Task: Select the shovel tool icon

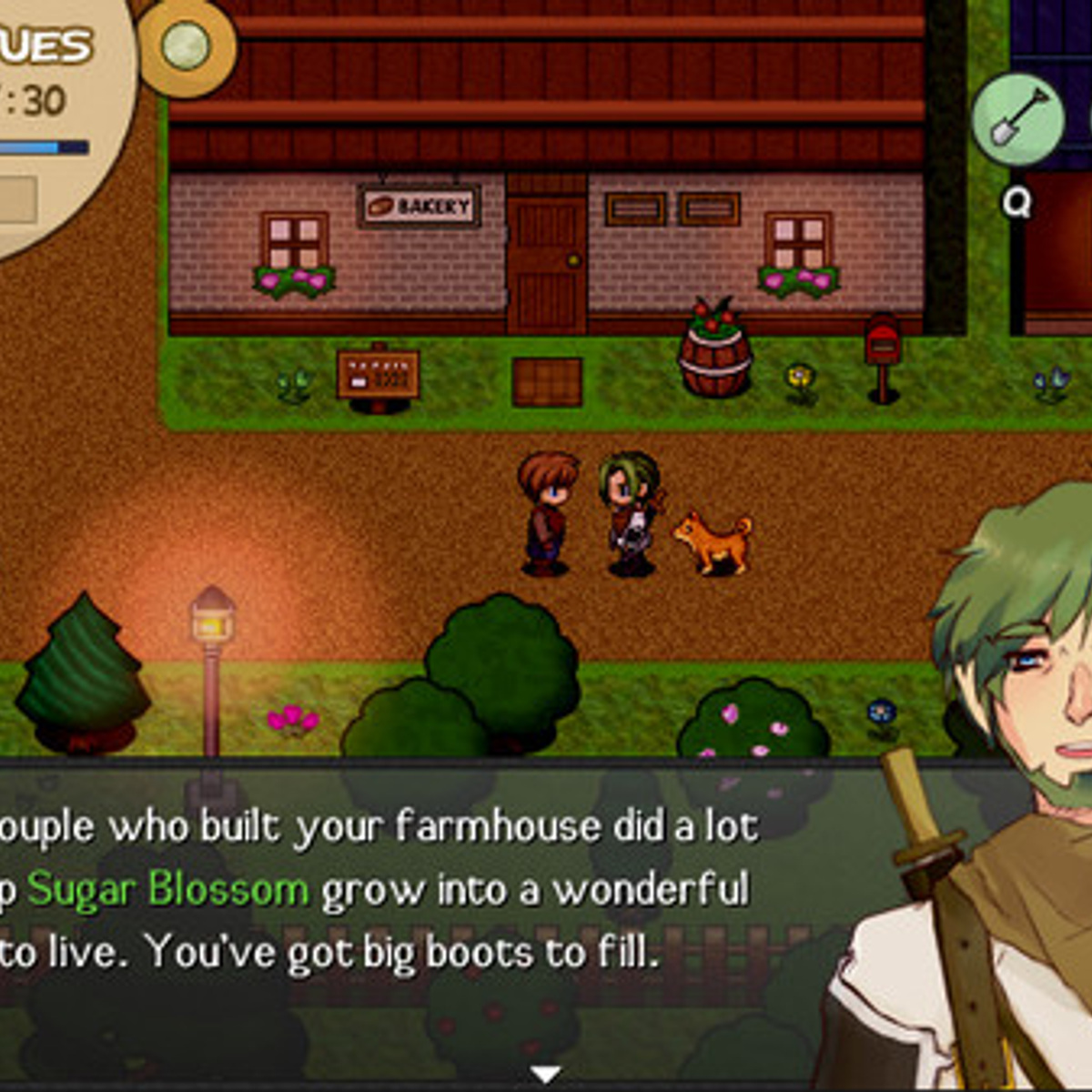Action: 1016,120
